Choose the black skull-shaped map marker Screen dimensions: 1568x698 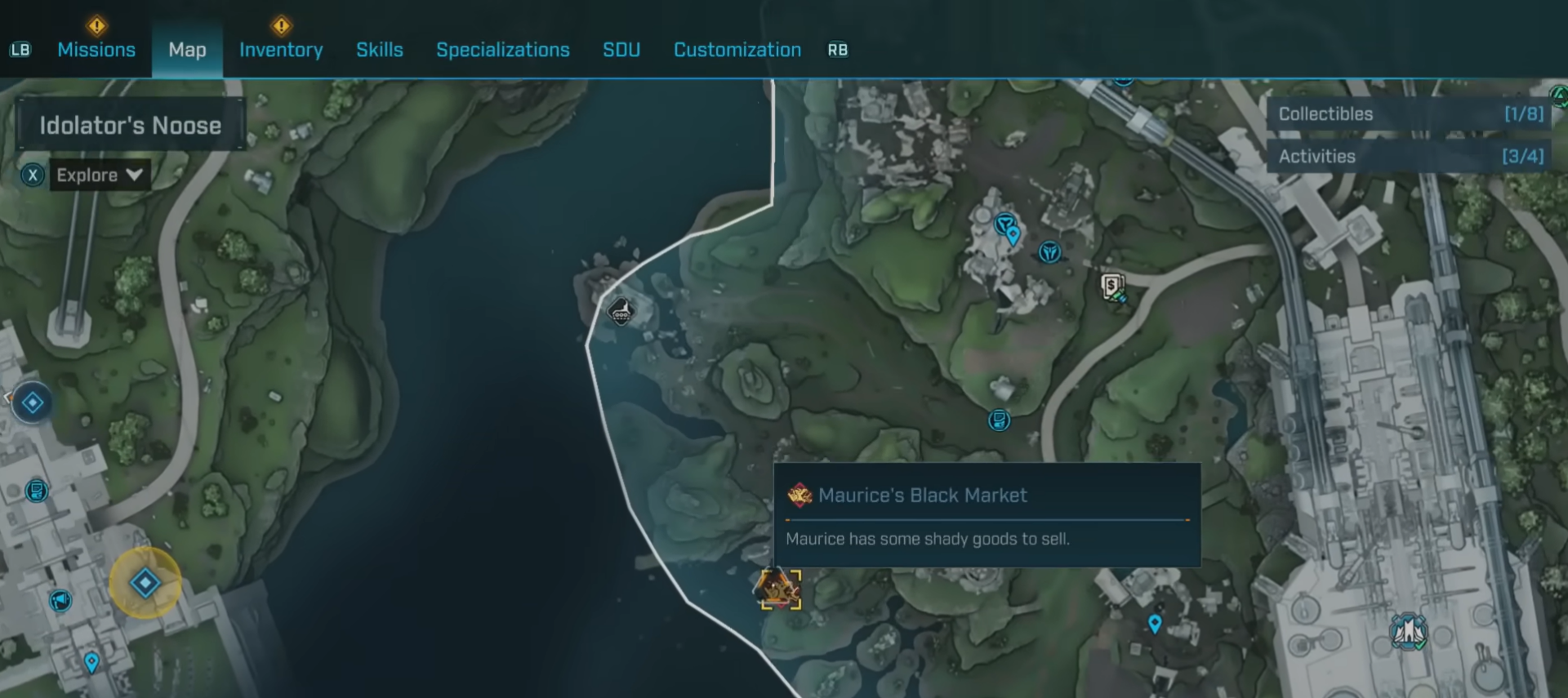pyautogui.click(x=621, y=311)
